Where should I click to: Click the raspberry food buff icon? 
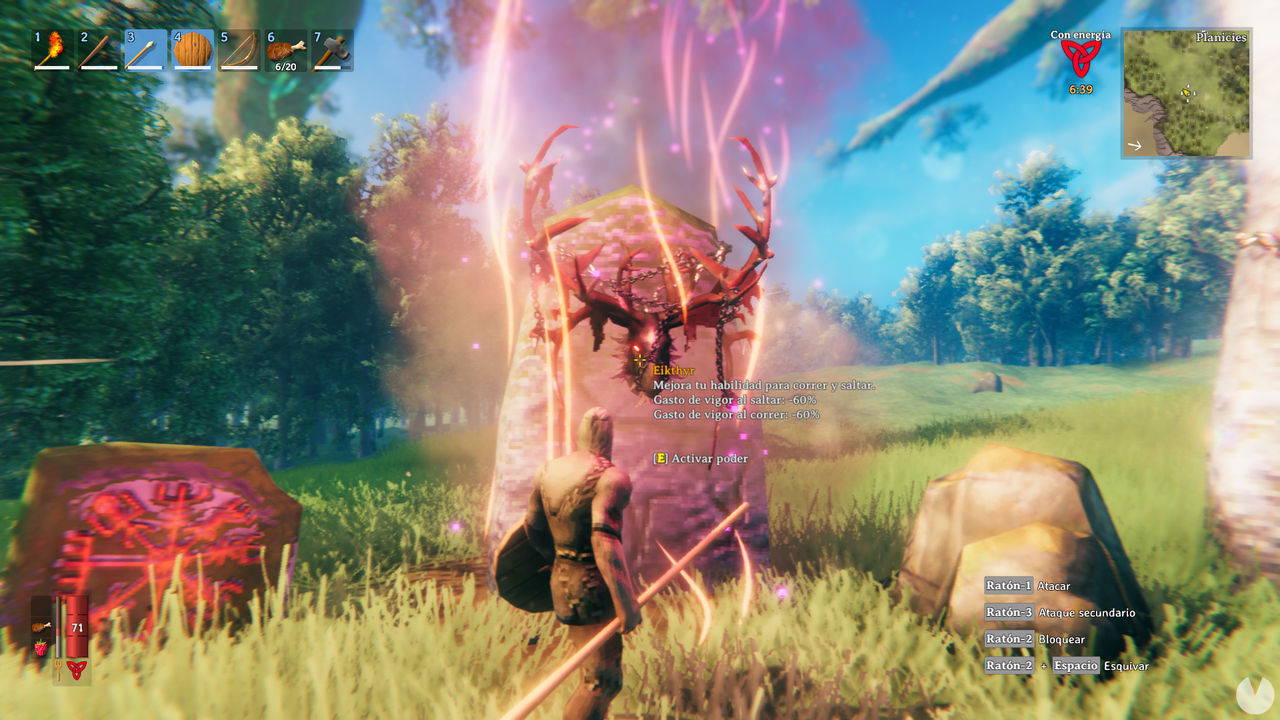coord(41,648)
